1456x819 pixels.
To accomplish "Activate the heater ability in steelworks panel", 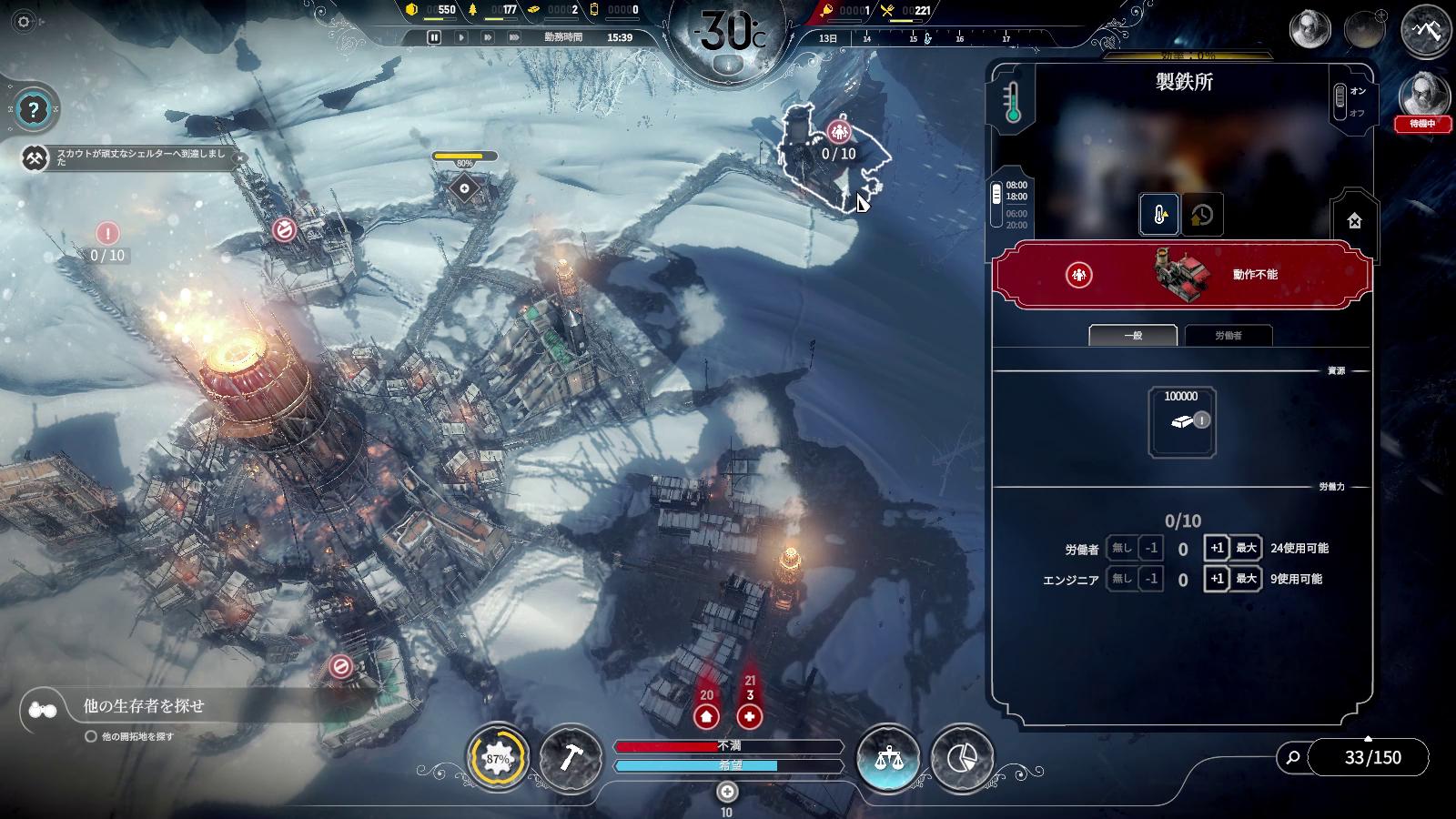I will 1159,215.
